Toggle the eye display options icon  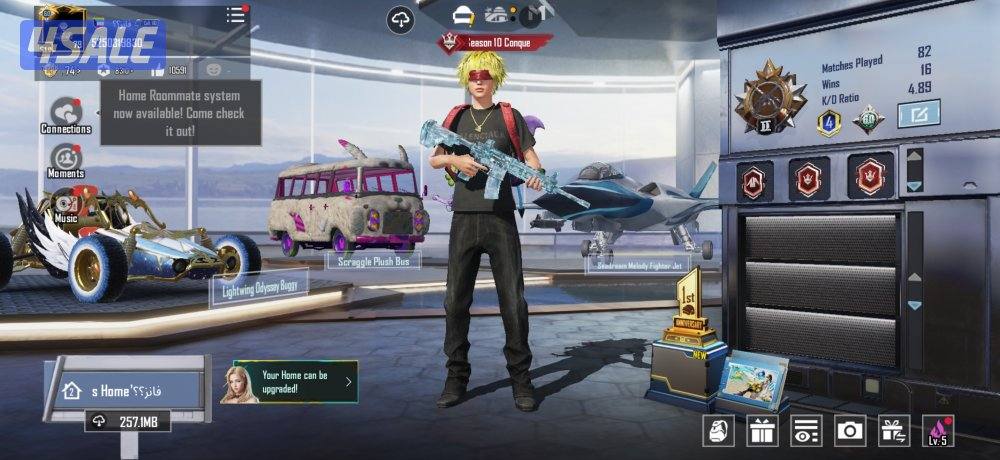806,430
